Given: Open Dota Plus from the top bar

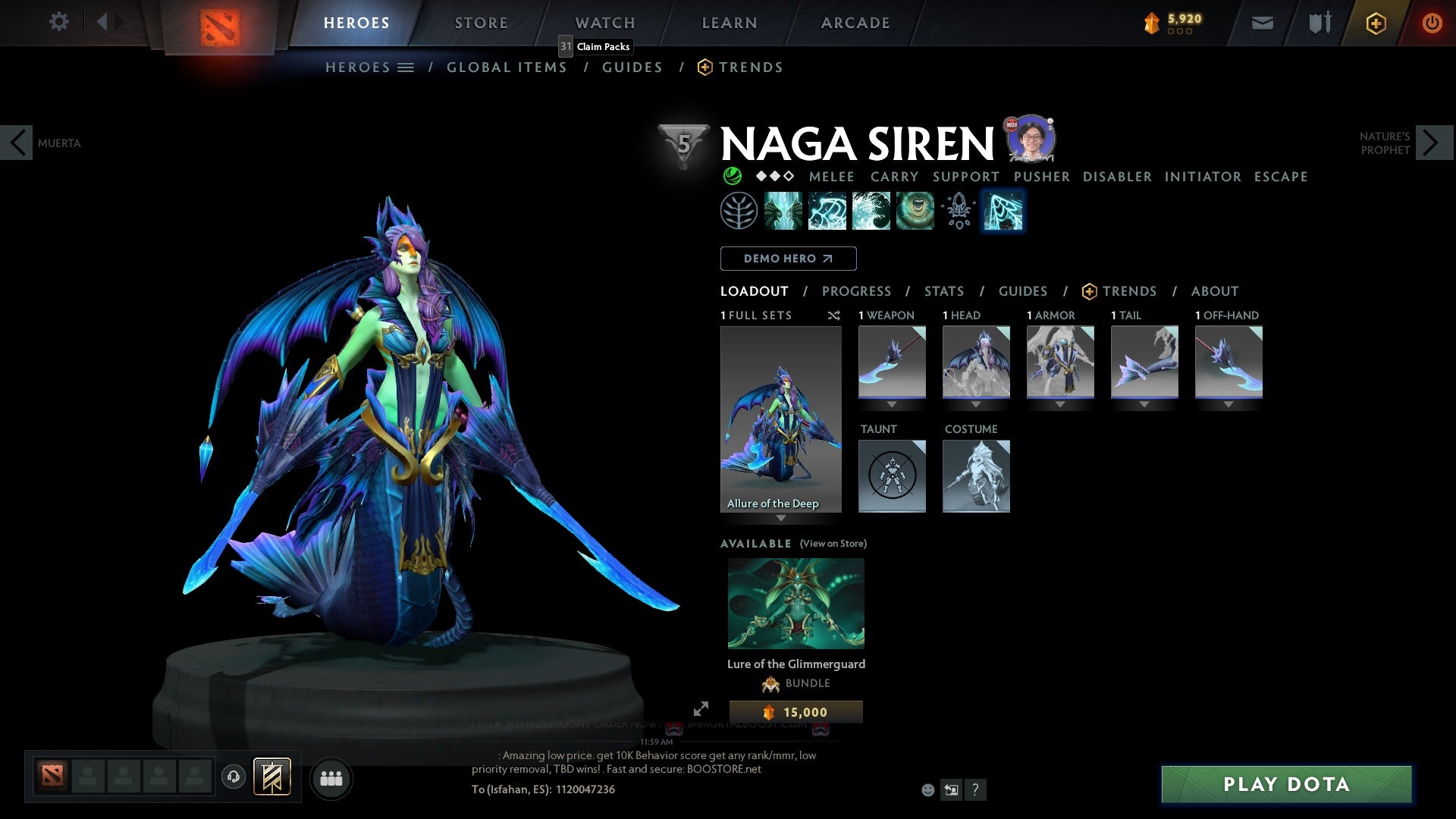Looking at the screenshot, I should tap(1375, 23).
